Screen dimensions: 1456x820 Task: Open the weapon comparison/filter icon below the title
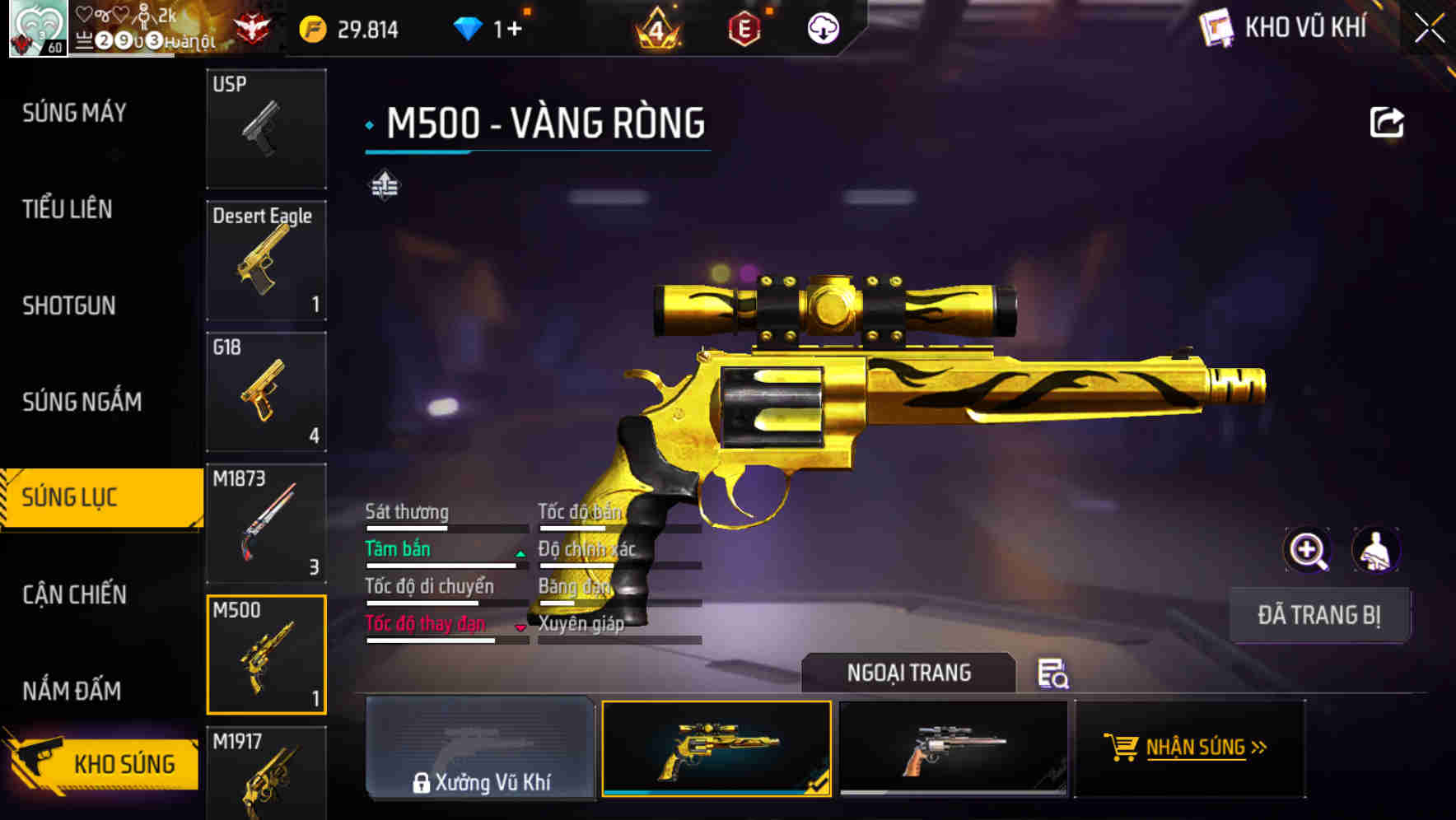384,186
